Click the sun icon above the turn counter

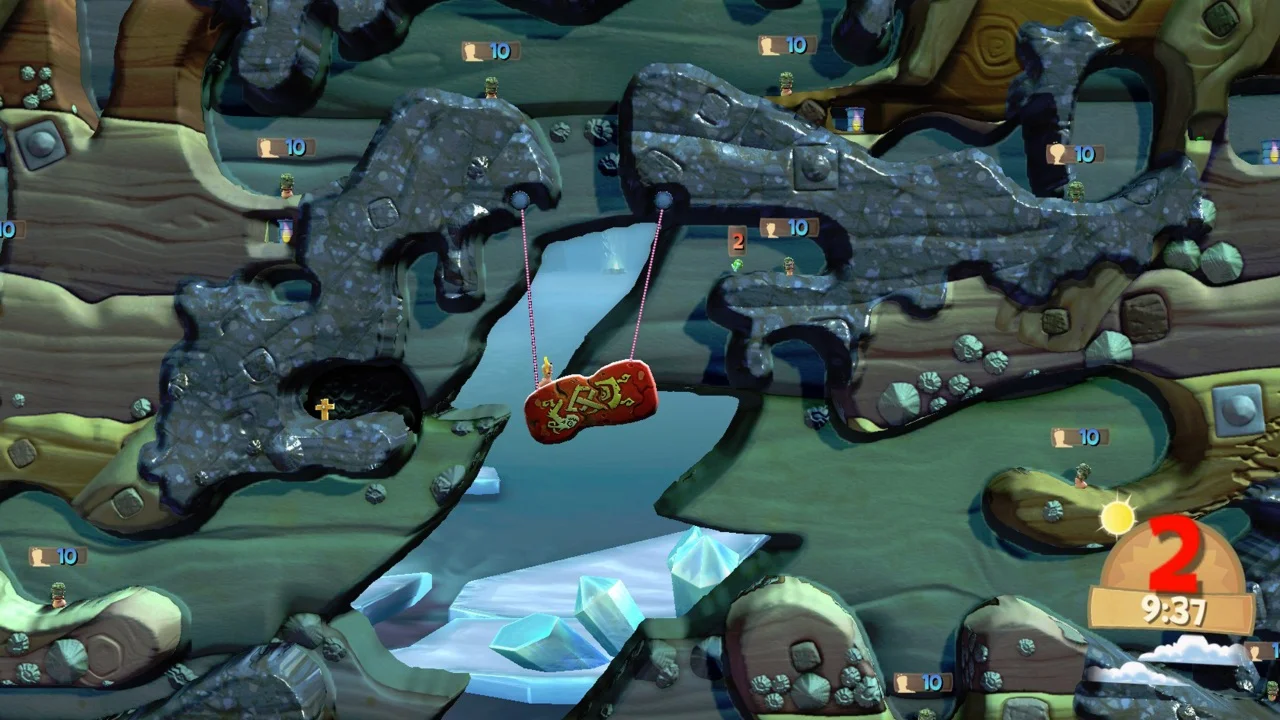click(1117, 518)
